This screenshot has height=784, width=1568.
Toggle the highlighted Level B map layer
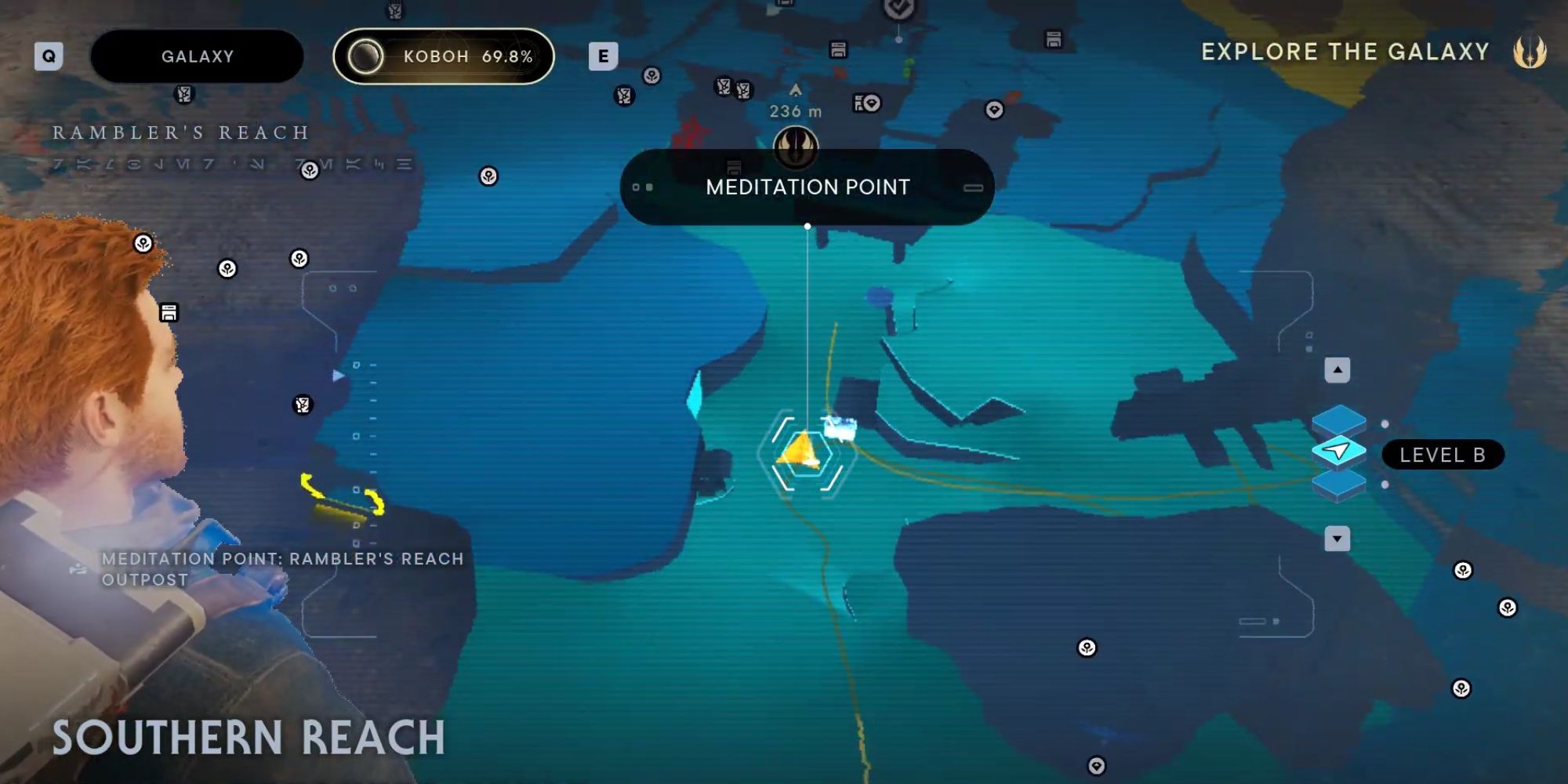click(x=1338, y=452)
